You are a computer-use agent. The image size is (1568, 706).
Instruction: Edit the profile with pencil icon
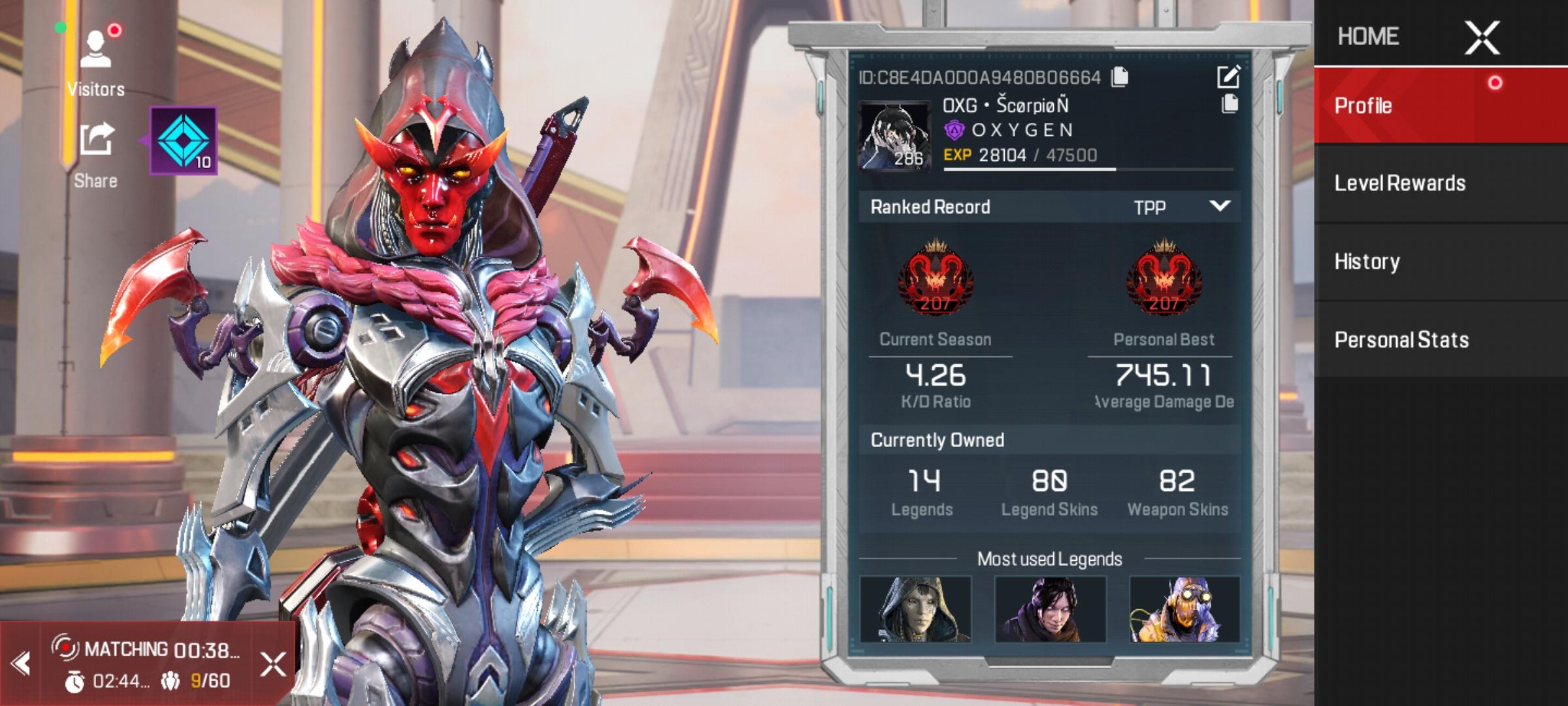pyautogui.click(x=1228, y=77)
